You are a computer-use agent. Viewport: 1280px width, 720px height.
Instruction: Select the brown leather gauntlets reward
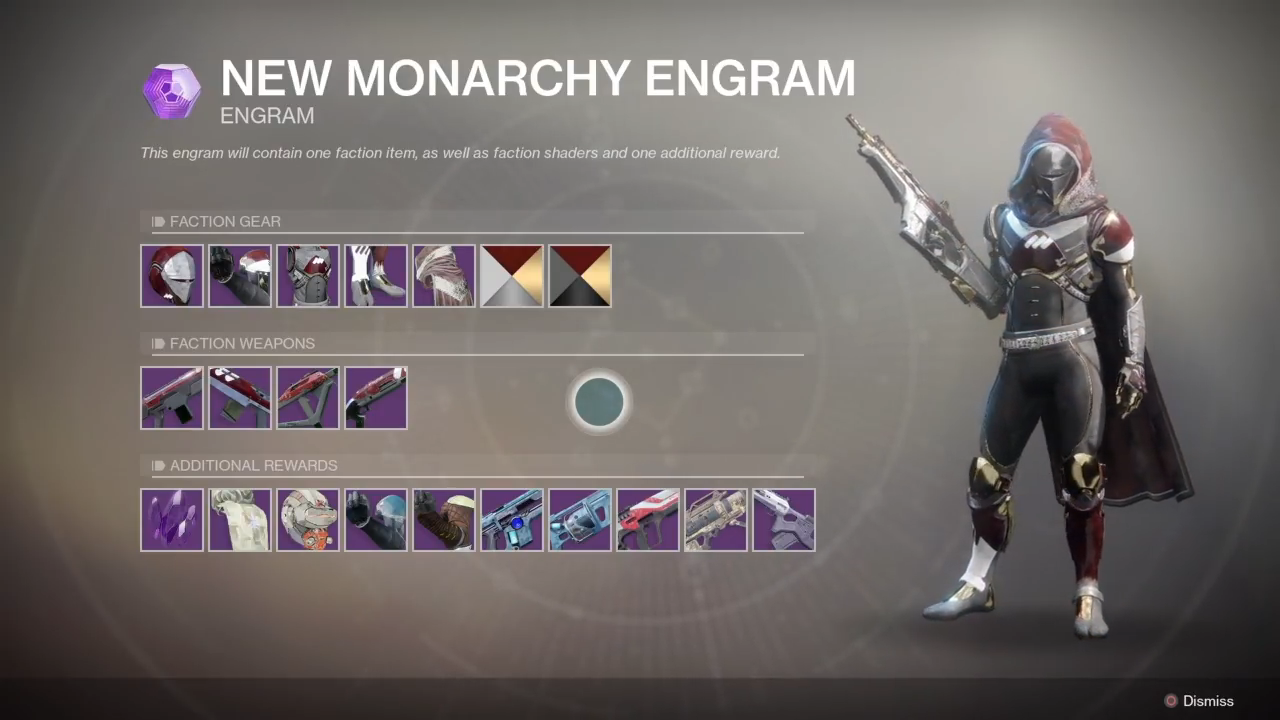(444, 520)
